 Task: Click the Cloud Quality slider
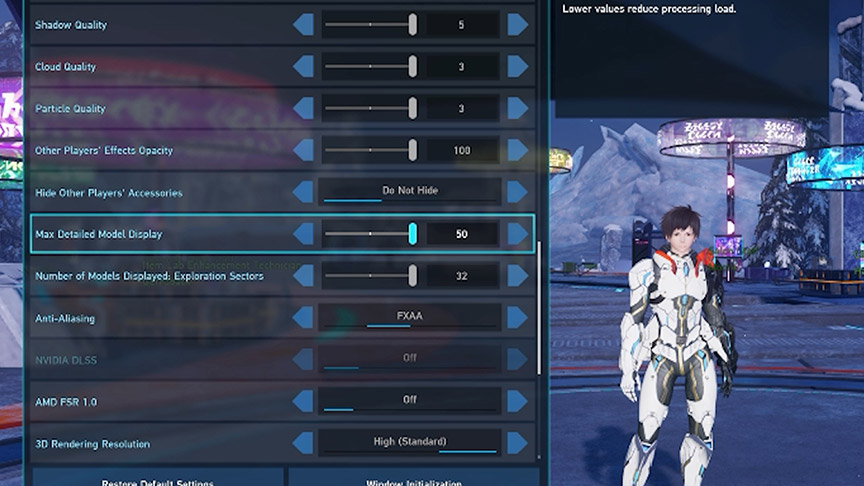click(x=370, y=67)
